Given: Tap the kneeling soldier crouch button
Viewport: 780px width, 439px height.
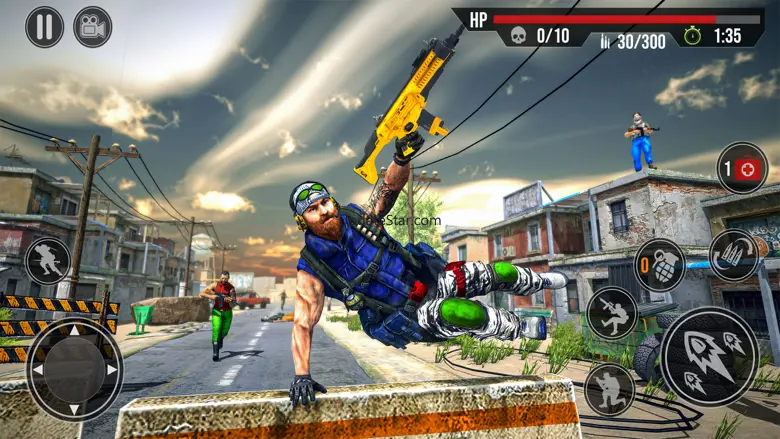Looking at the screenshot, I should click(609, 389).
